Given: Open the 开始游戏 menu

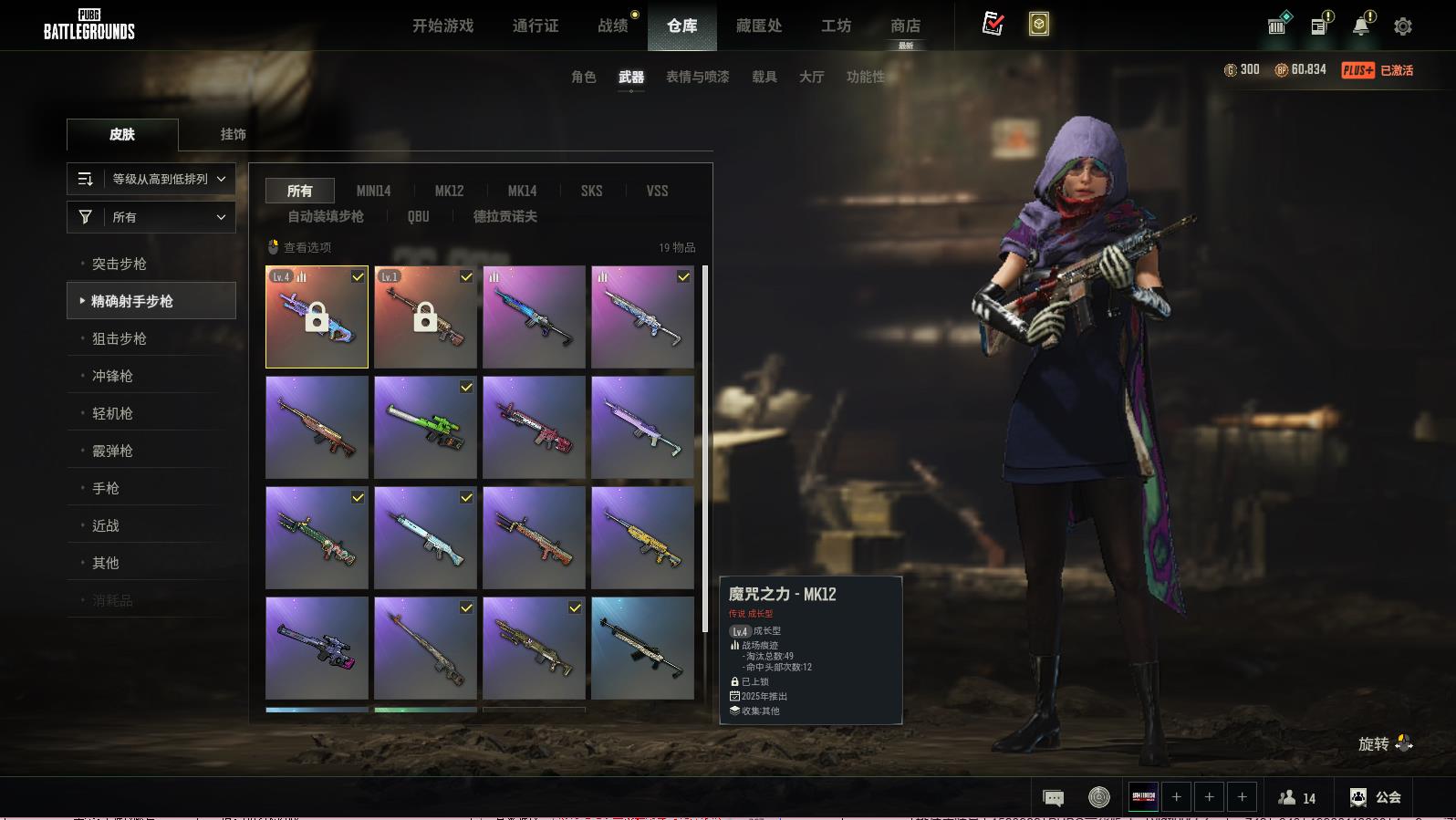Looking at the screenshot, I should (x=442, y=26).
